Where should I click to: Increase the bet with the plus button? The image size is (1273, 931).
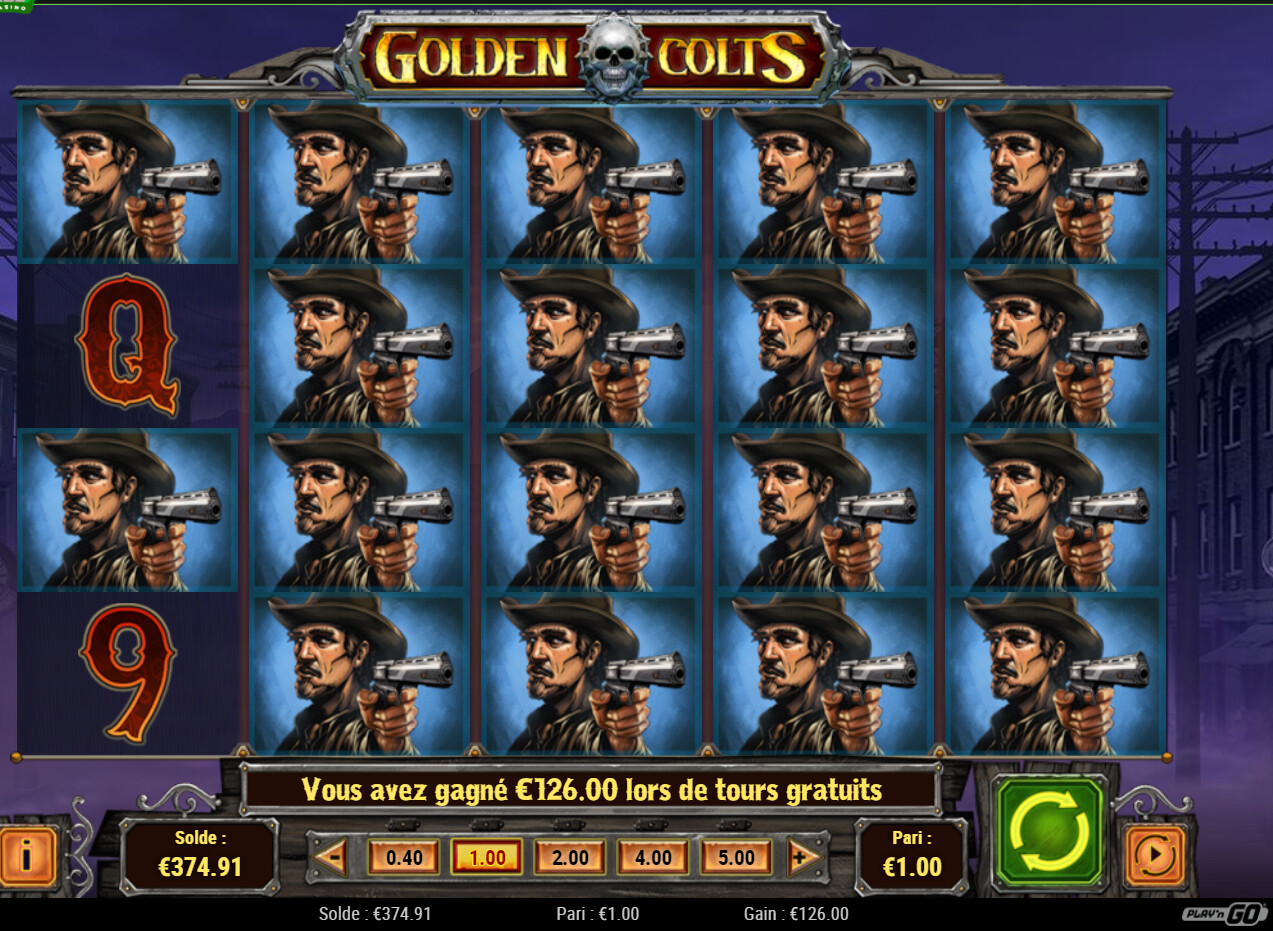pyautogui.click(x=800, y=857)
